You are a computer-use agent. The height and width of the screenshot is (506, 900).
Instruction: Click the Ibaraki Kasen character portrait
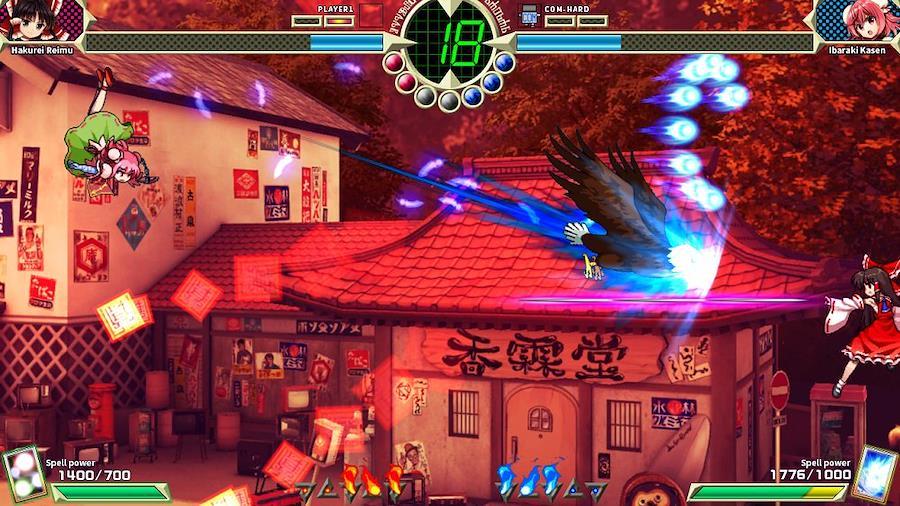(856, 20)
